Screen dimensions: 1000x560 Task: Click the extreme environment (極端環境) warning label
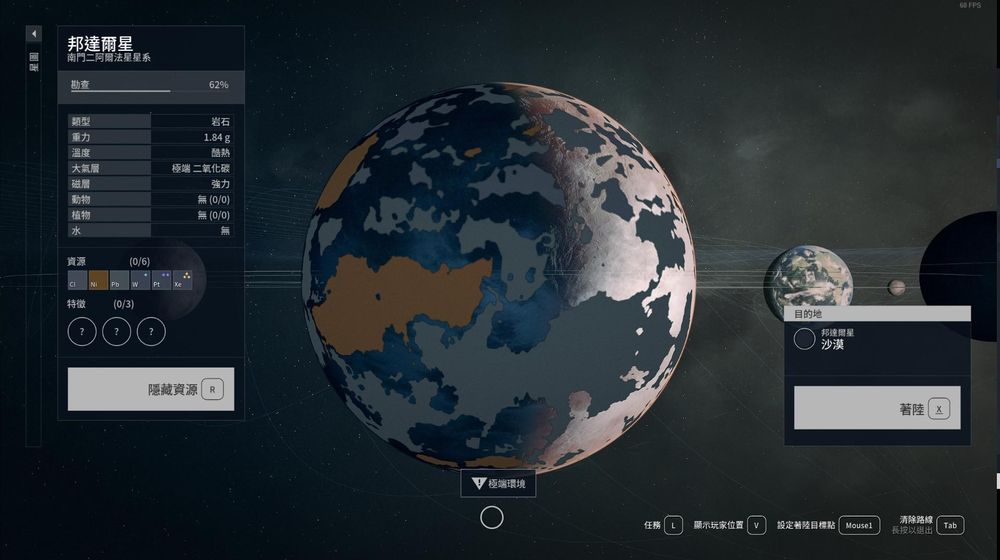click(x=498, y=484)
